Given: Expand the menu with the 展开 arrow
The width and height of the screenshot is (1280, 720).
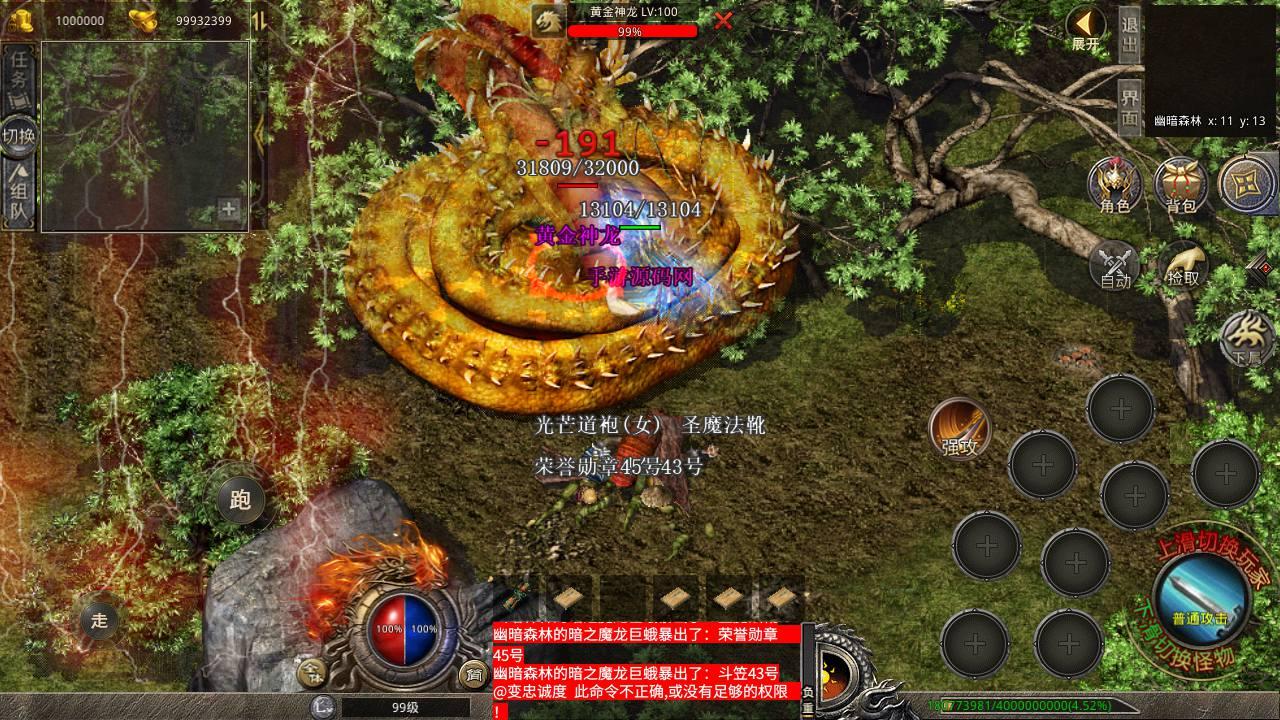Looking at the screenshot, I should (x=1085, y=28).
